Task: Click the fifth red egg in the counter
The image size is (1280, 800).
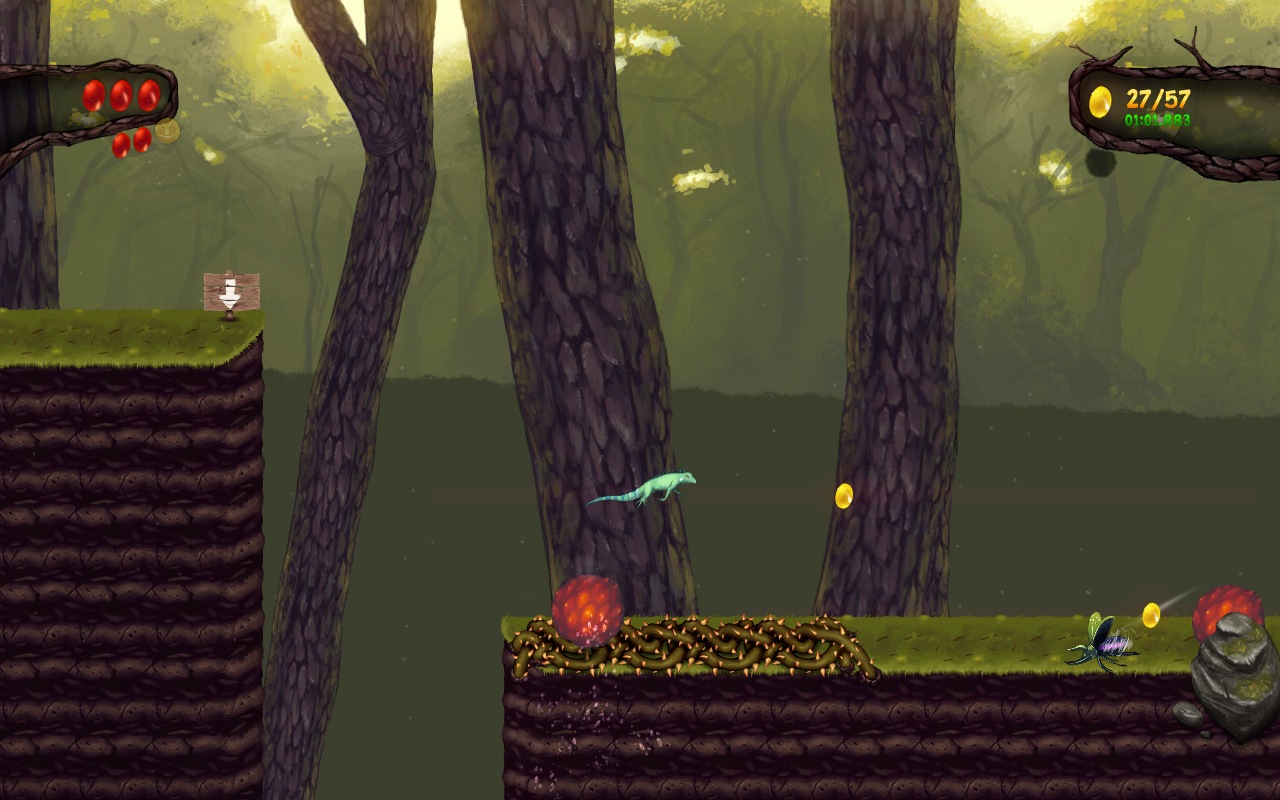Action: [142, 140]
